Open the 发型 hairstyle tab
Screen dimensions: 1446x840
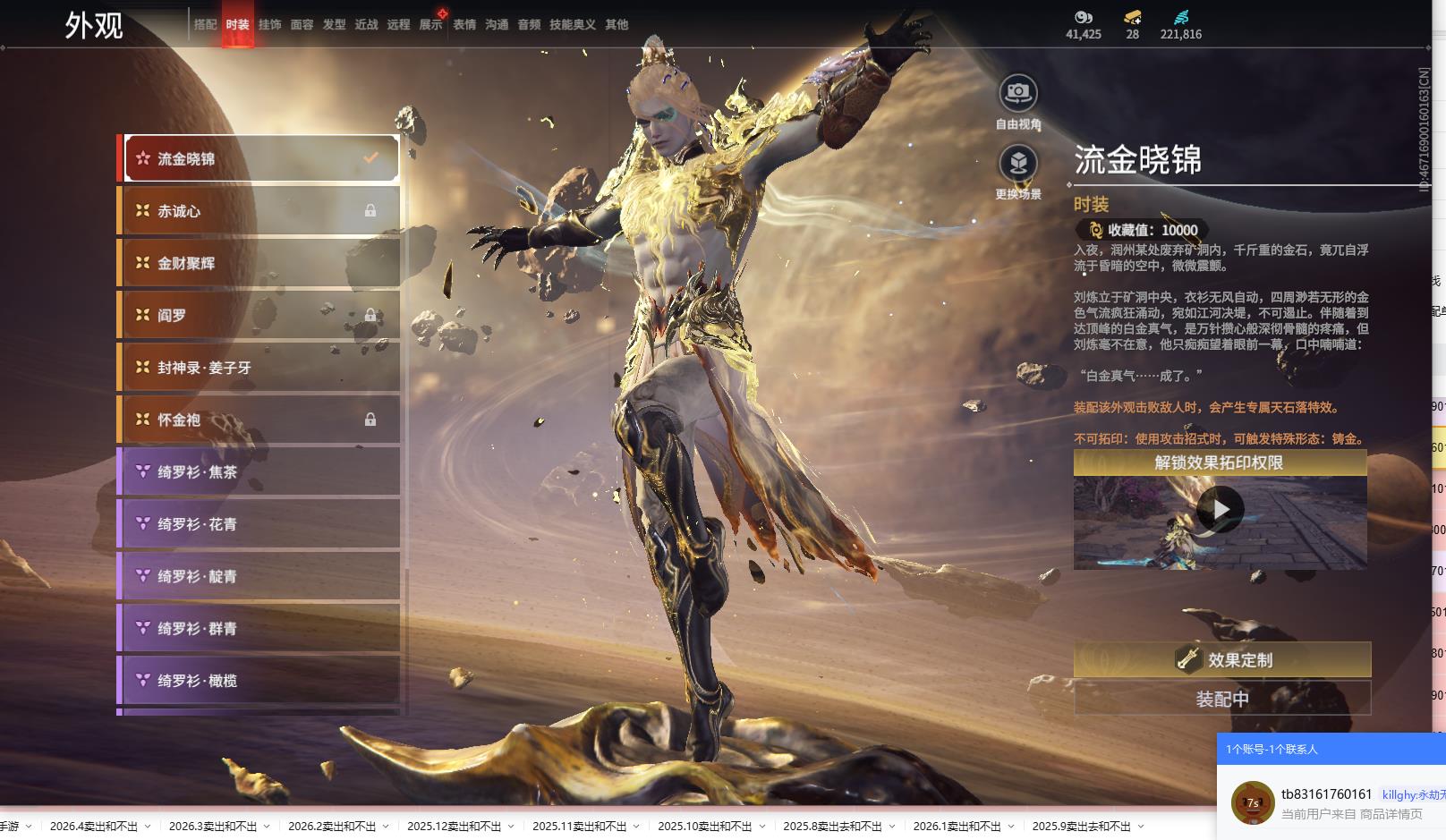tap(334, 25)
